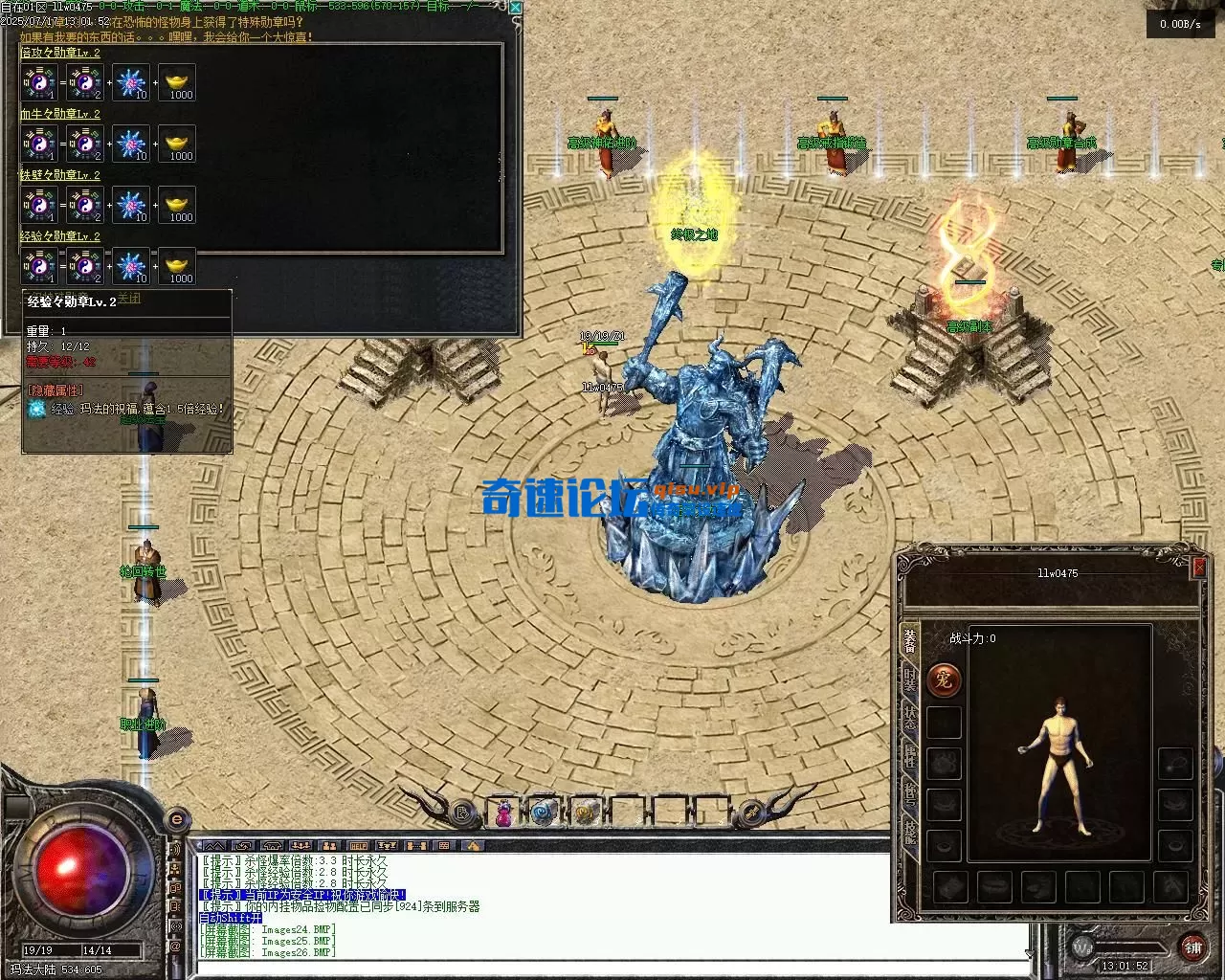Open the 状态 status tab
The width and height of the screenshot is (1225, 980).
pyautogui.click(x=910, y=720)
